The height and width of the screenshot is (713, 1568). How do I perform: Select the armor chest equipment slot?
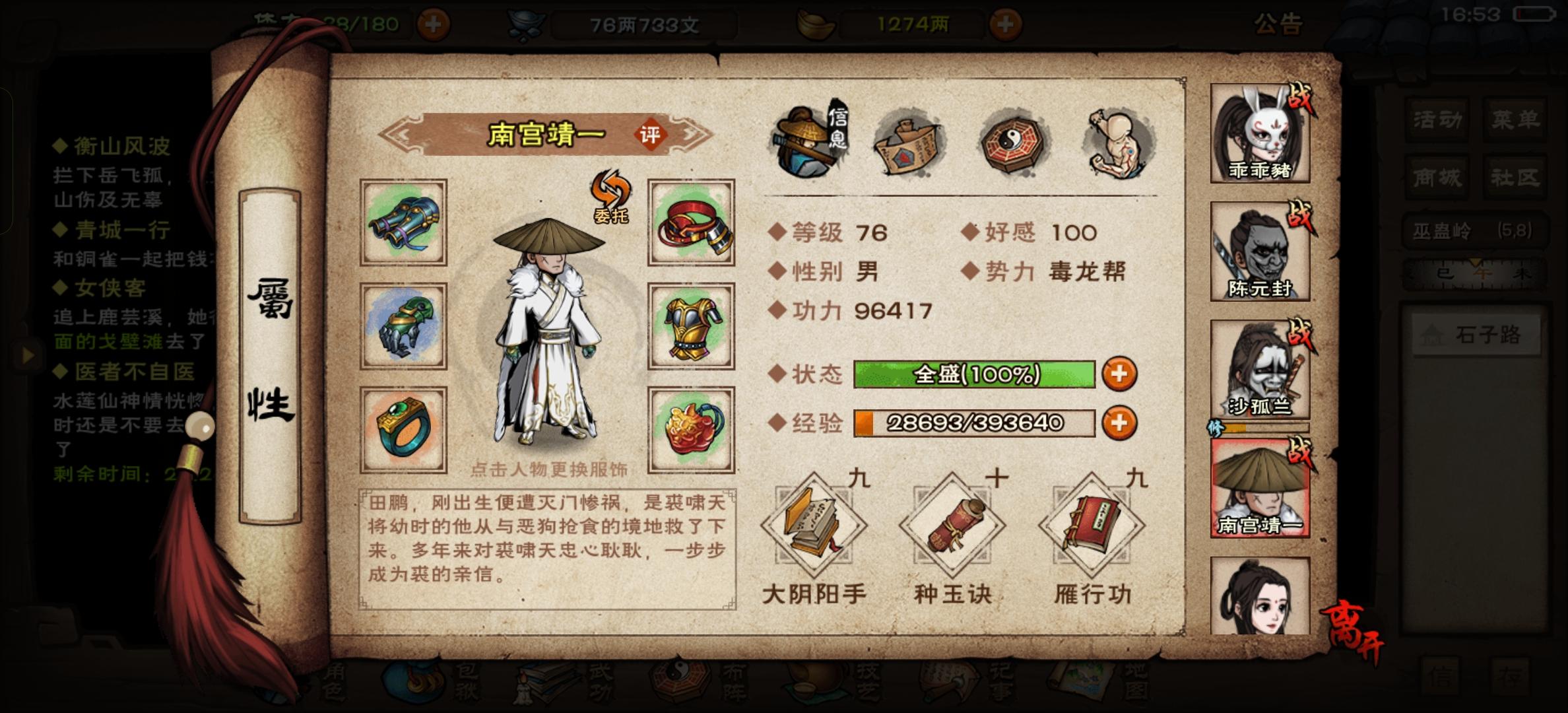point(690,327)
